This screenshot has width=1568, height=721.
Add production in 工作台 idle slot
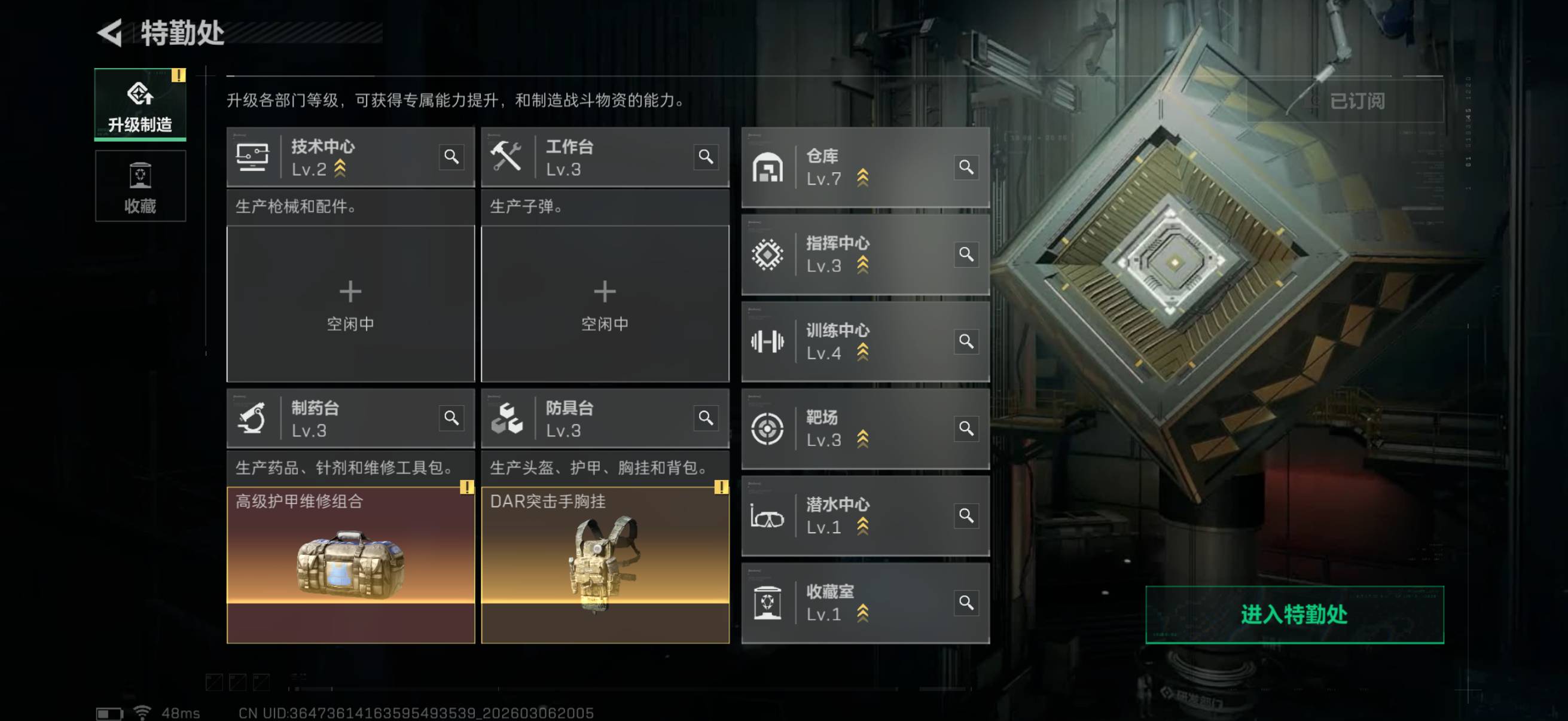(605, 304)
